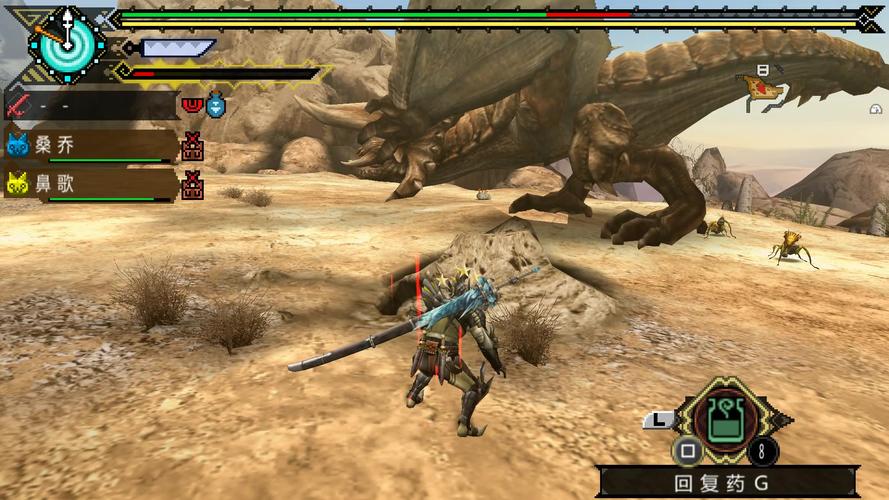Image resolution: width=889 pixels, height=500 pixels.
Task: Click the blue potion status icon
Action: tap(215, 104)
